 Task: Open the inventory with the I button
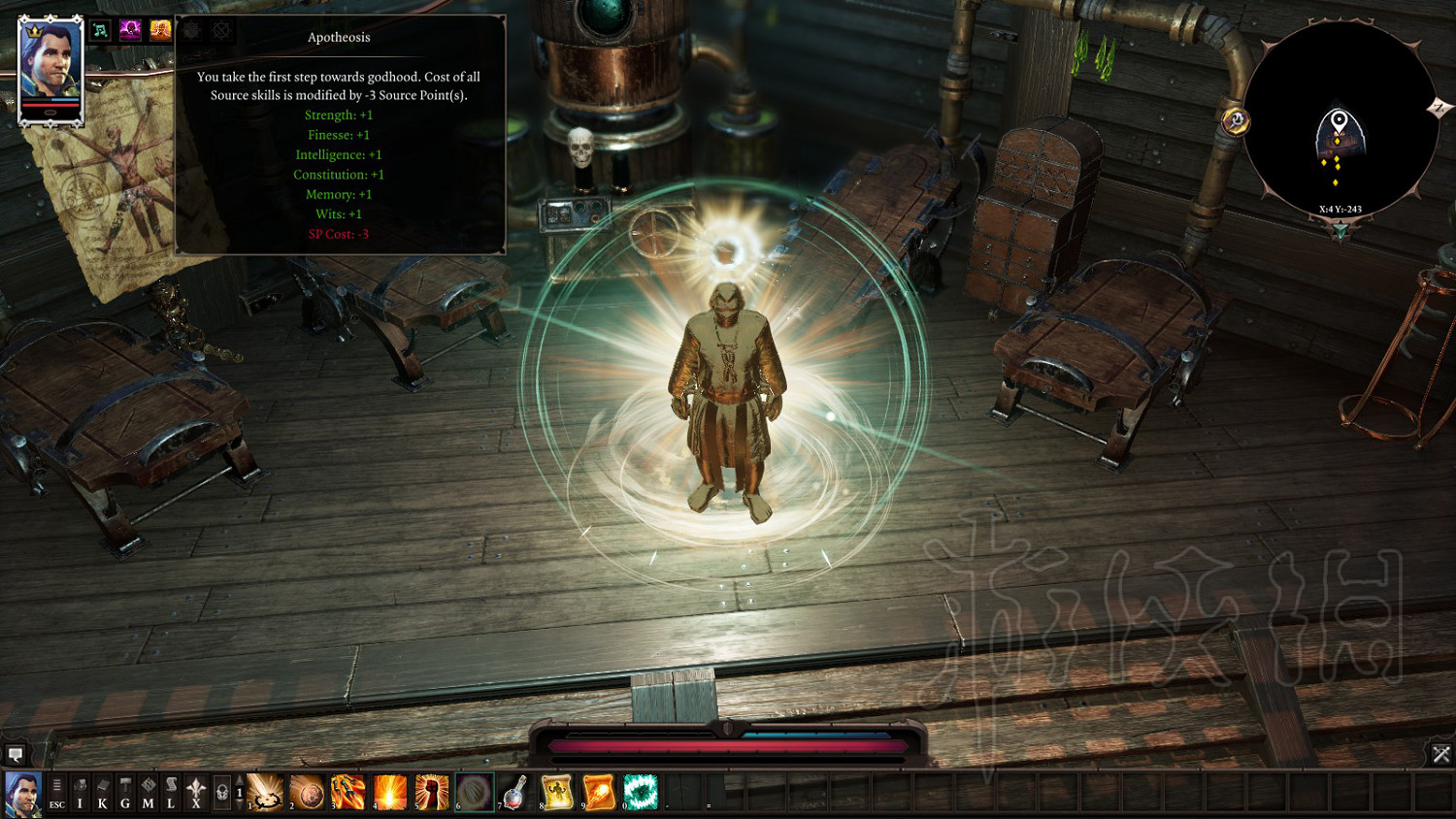tap(81, 793)
